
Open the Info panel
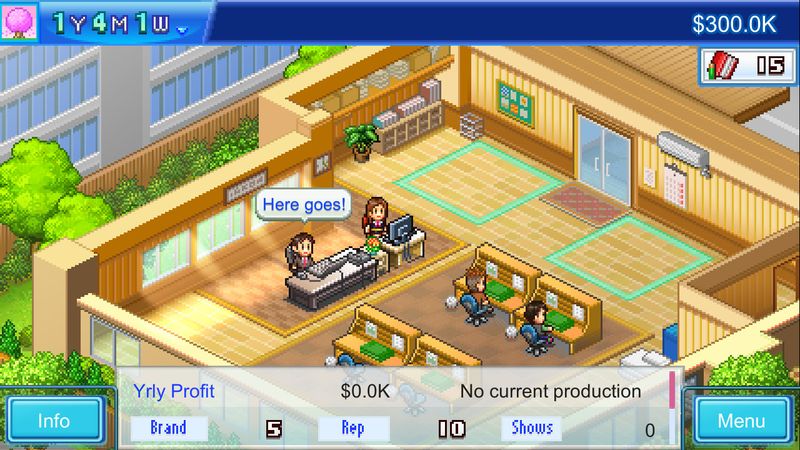(53, 420)
